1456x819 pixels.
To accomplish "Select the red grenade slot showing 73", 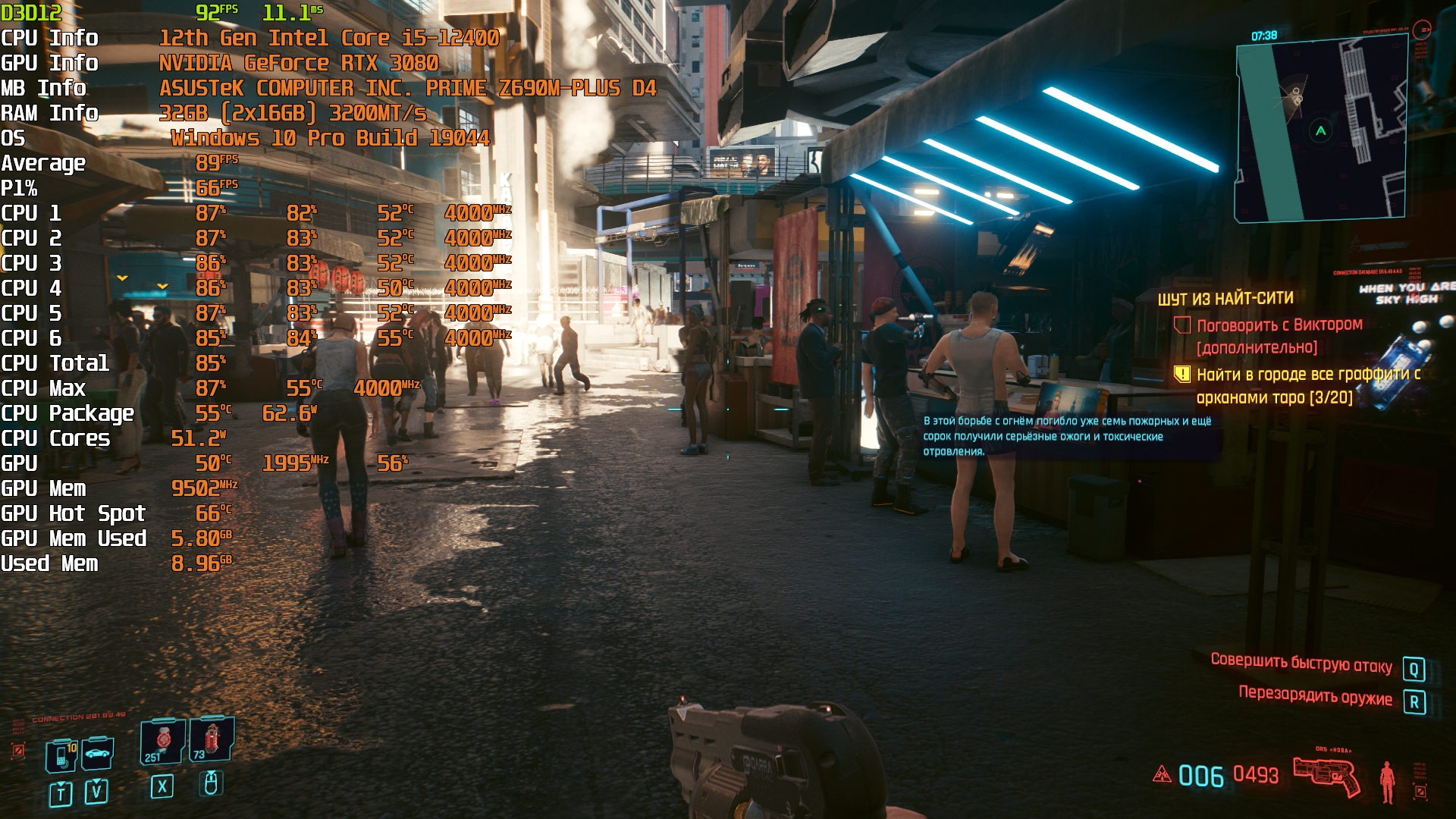I will point(212,739).
